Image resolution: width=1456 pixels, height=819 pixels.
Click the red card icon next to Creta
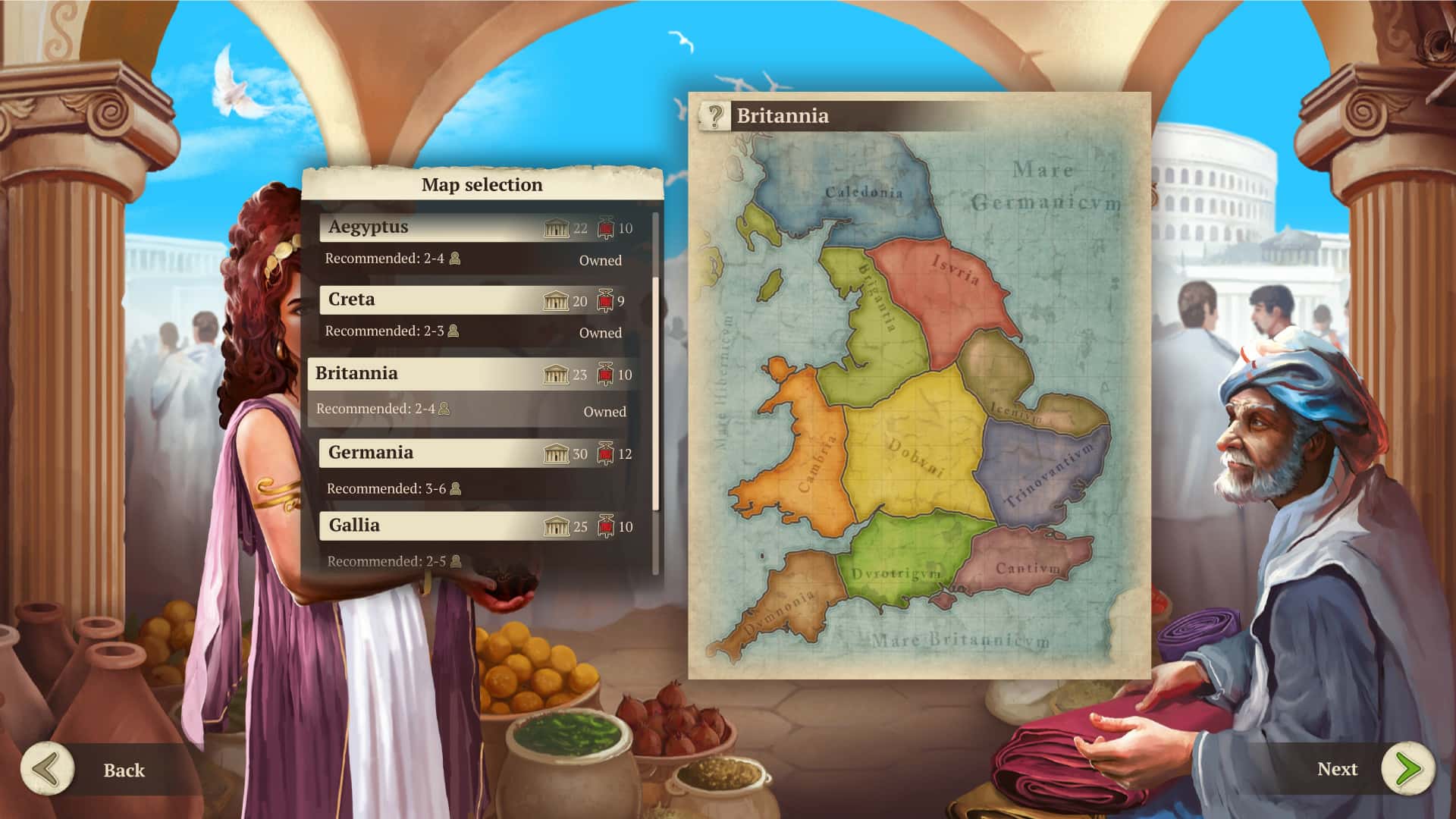pos(604,300)
